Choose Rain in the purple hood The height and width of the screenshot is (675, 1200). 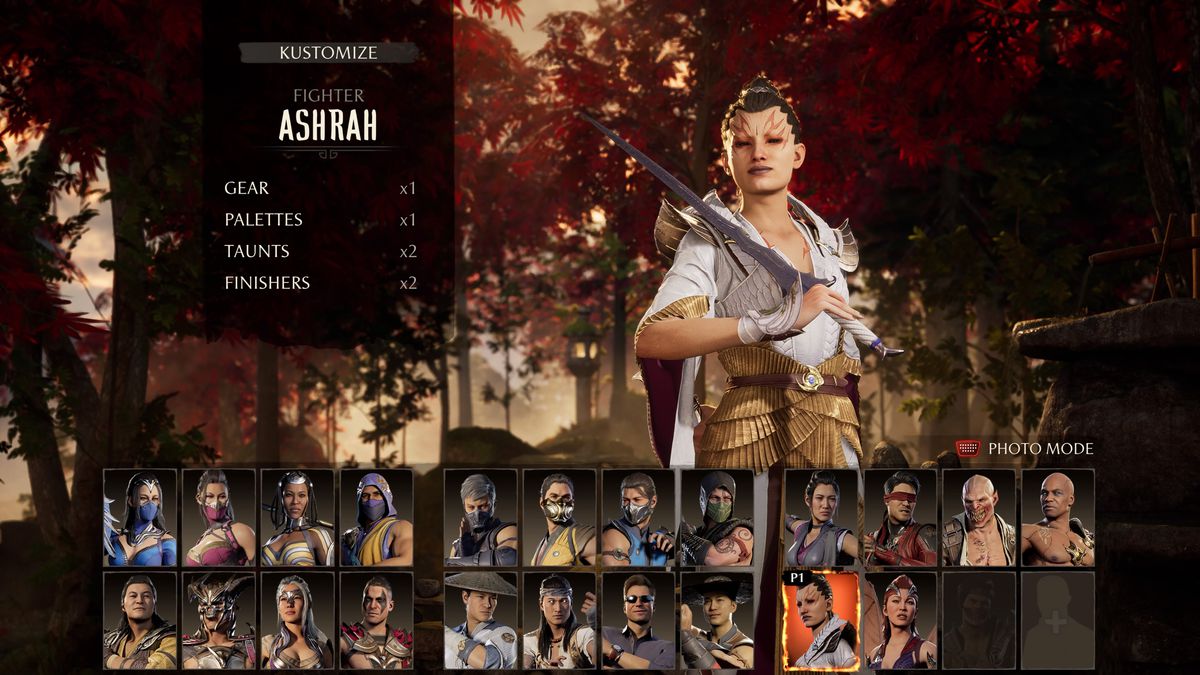coord(376,517)
